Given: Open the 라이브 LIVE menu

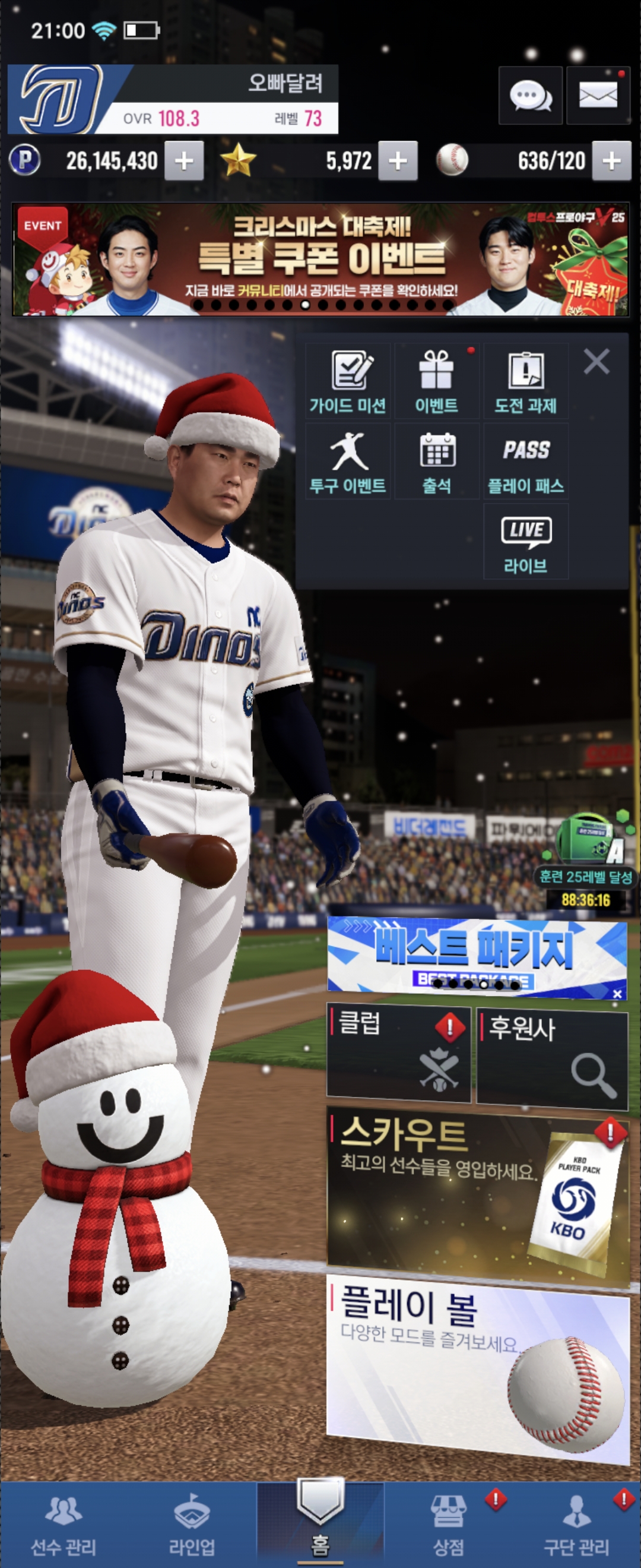Looking at the screenshot, I should (x=525, y=542).
